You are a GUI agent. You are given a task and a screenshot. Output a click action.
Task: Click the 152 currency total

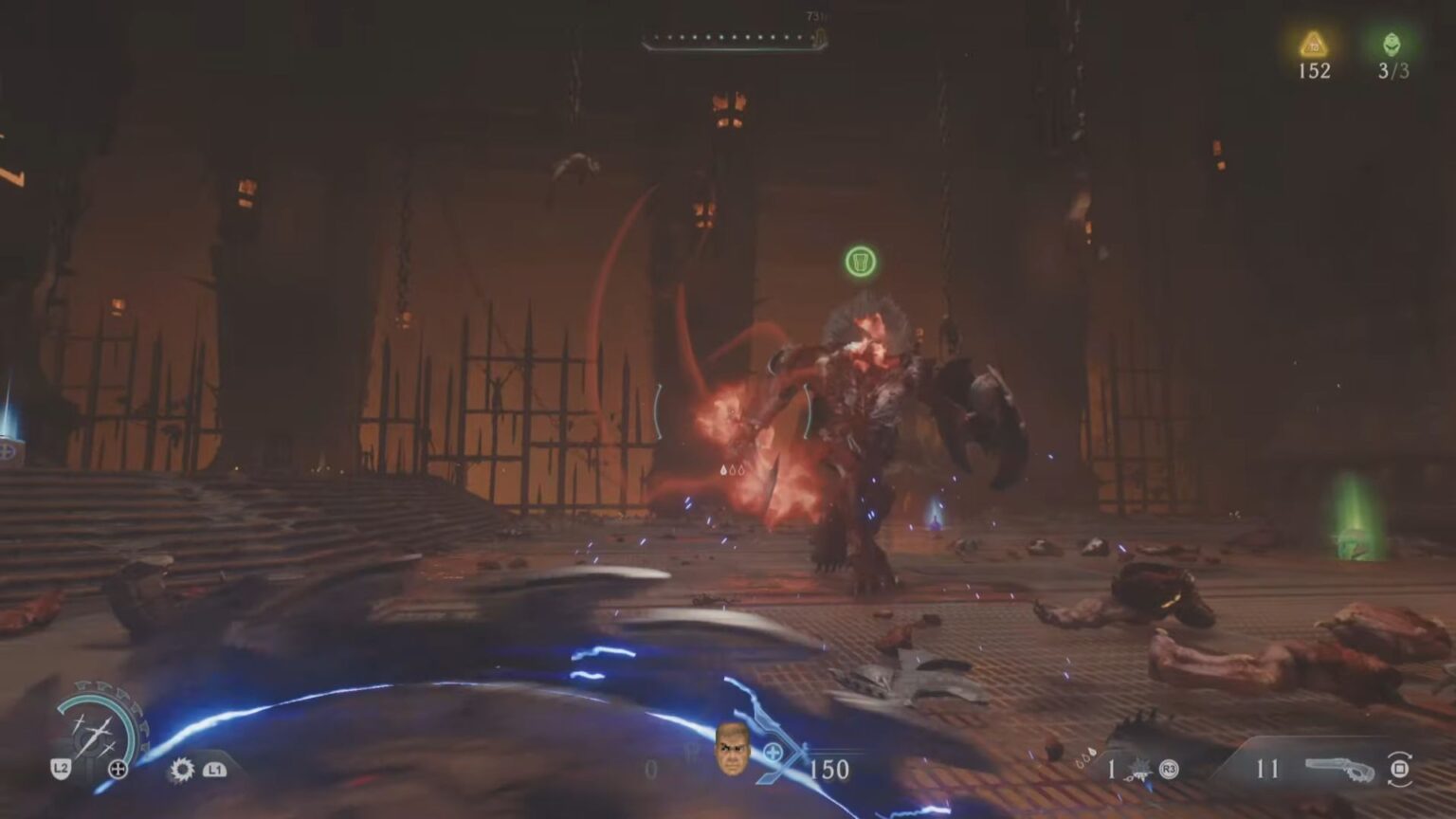click(x=1313, y=70)
